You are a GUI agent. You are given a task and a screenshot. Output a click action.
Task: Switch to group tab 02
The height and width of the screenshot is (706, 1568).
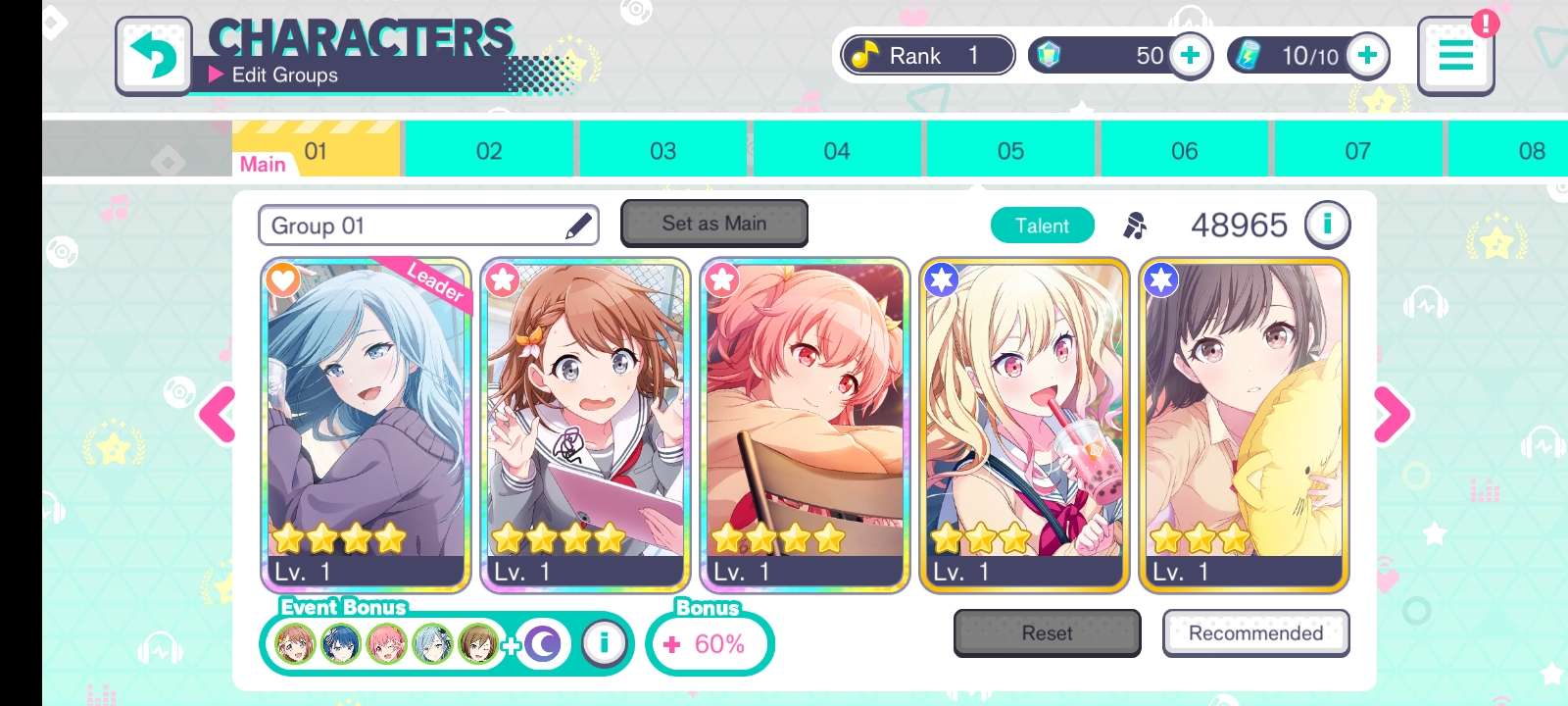coord(489,150)
